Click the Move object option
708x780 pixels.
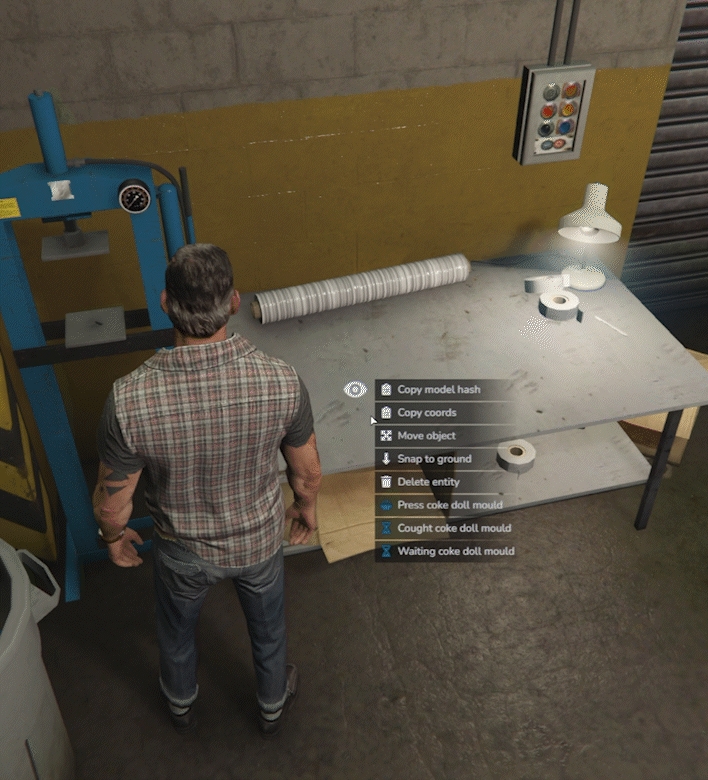[427, 436]
